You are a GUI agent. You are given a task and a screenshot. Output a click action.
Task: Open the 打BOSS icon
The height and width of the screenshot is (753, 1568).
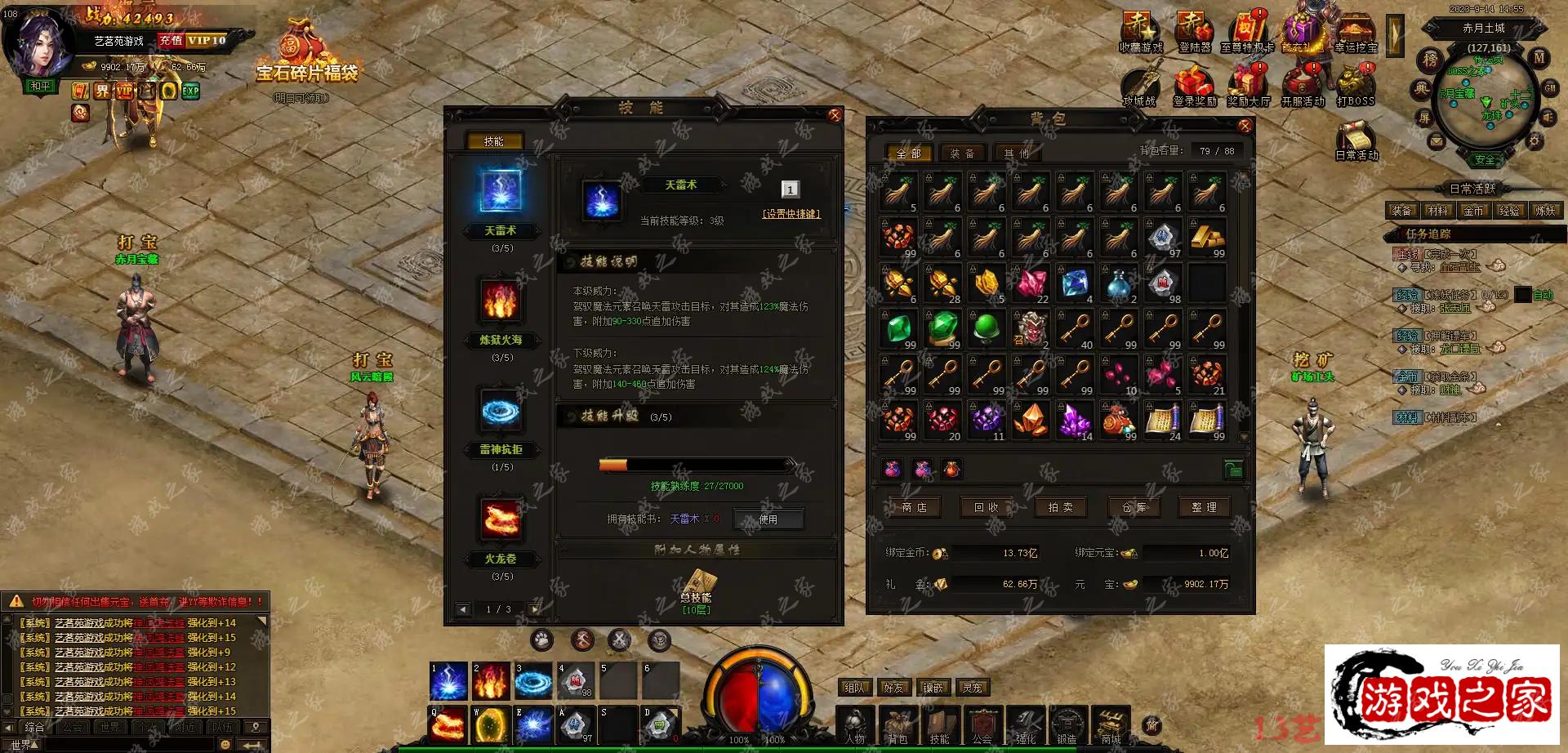[1355, 86]
